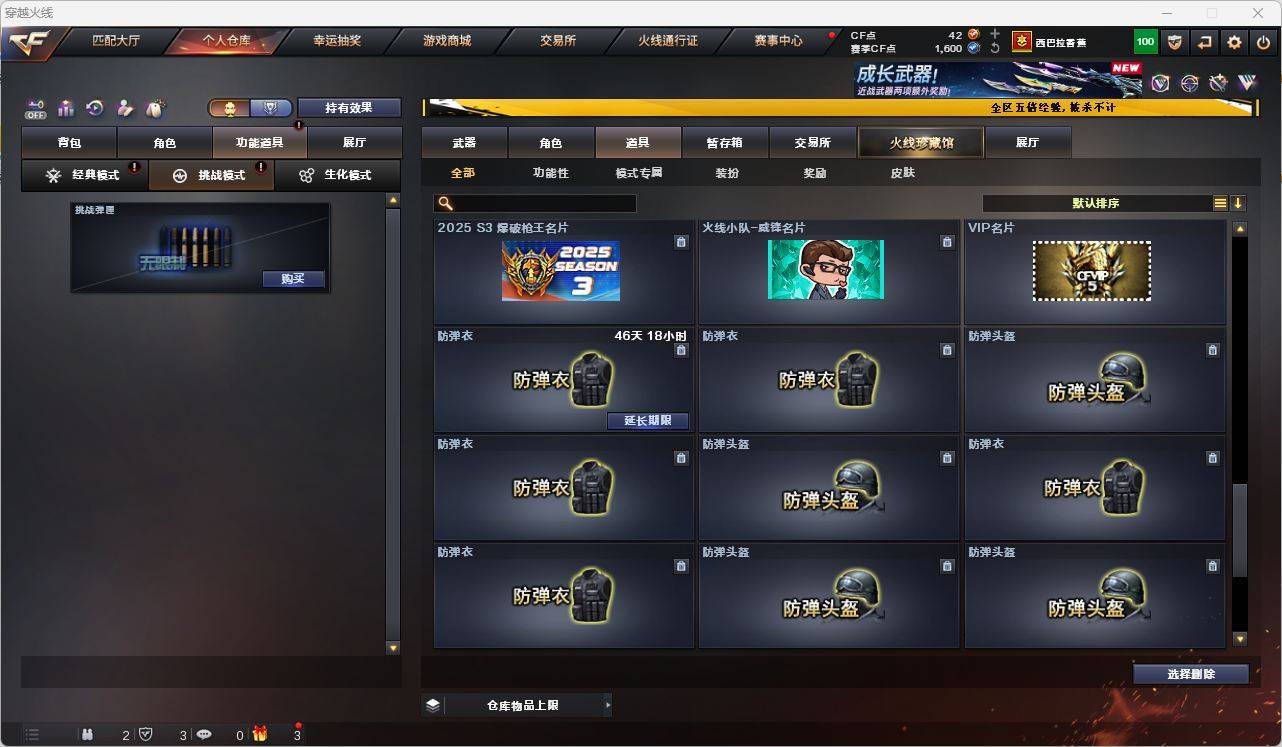The height and width of the screenshot is (747, 1282).
Task: Click the bar-chart stats icon in left toolbar
Action: pyautogui.click(x=65, y=107)
